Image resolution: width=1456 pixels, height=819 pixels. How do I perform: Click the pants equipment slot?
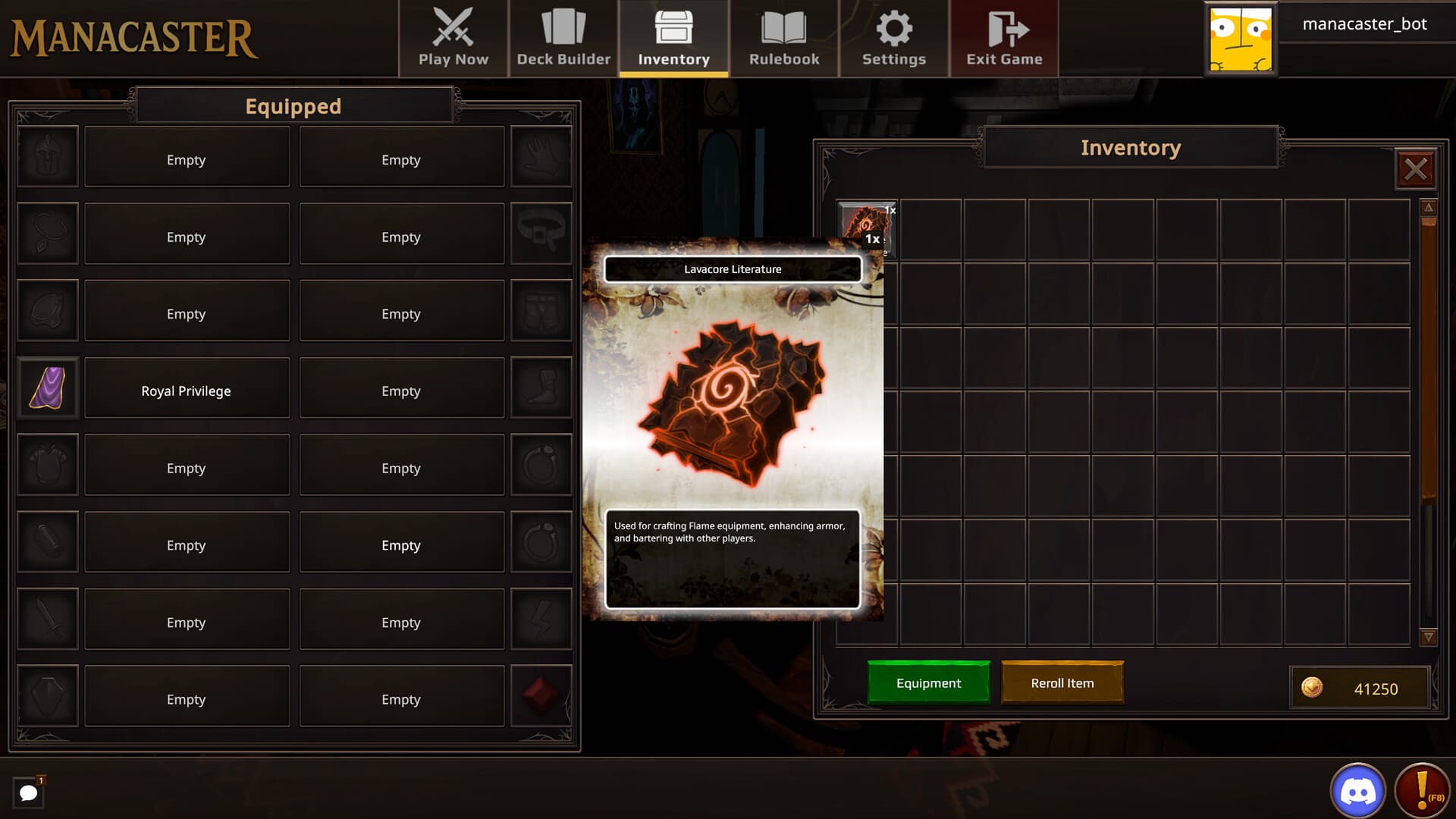click(x=541, y=310)
